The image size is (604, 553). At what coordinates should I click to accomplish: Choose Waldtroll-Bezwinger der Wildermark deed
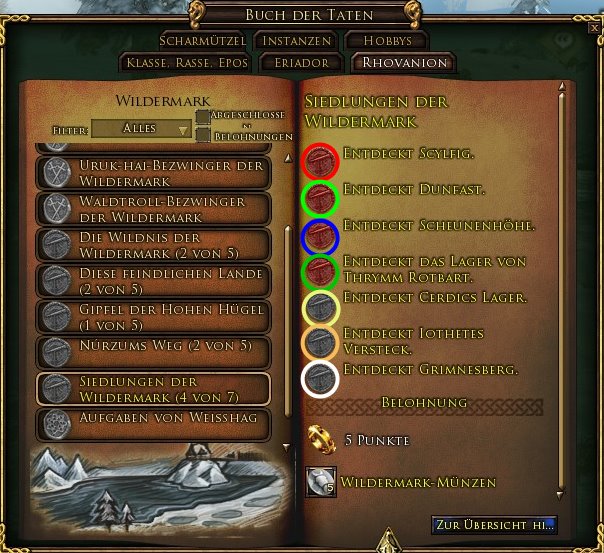pos(153,208)
